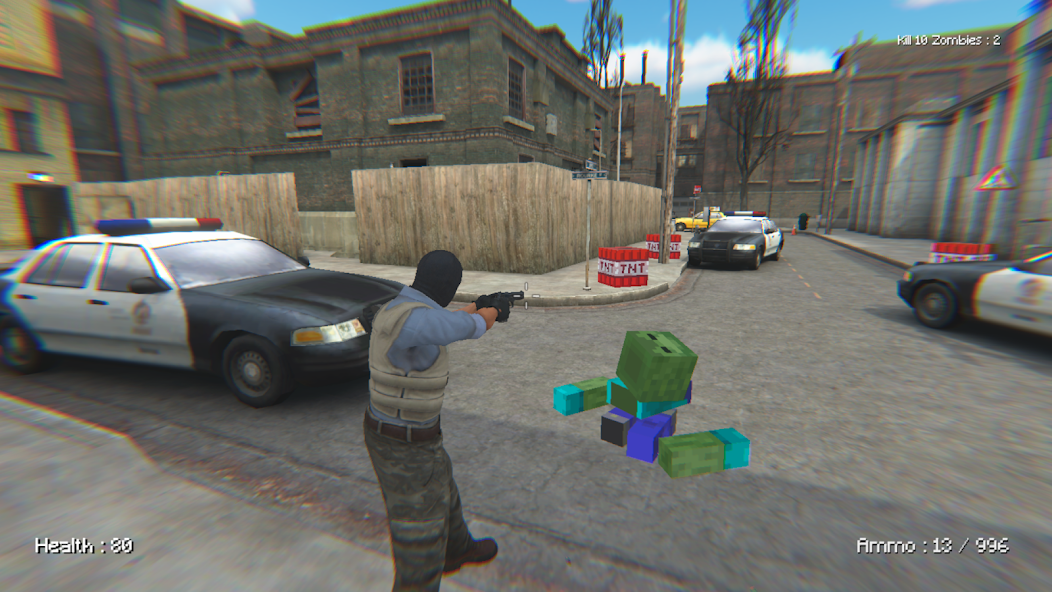Click the Kill 10 Zombies objective tracker
This screenshot has height=592, width=1052.
pos(948,40)
